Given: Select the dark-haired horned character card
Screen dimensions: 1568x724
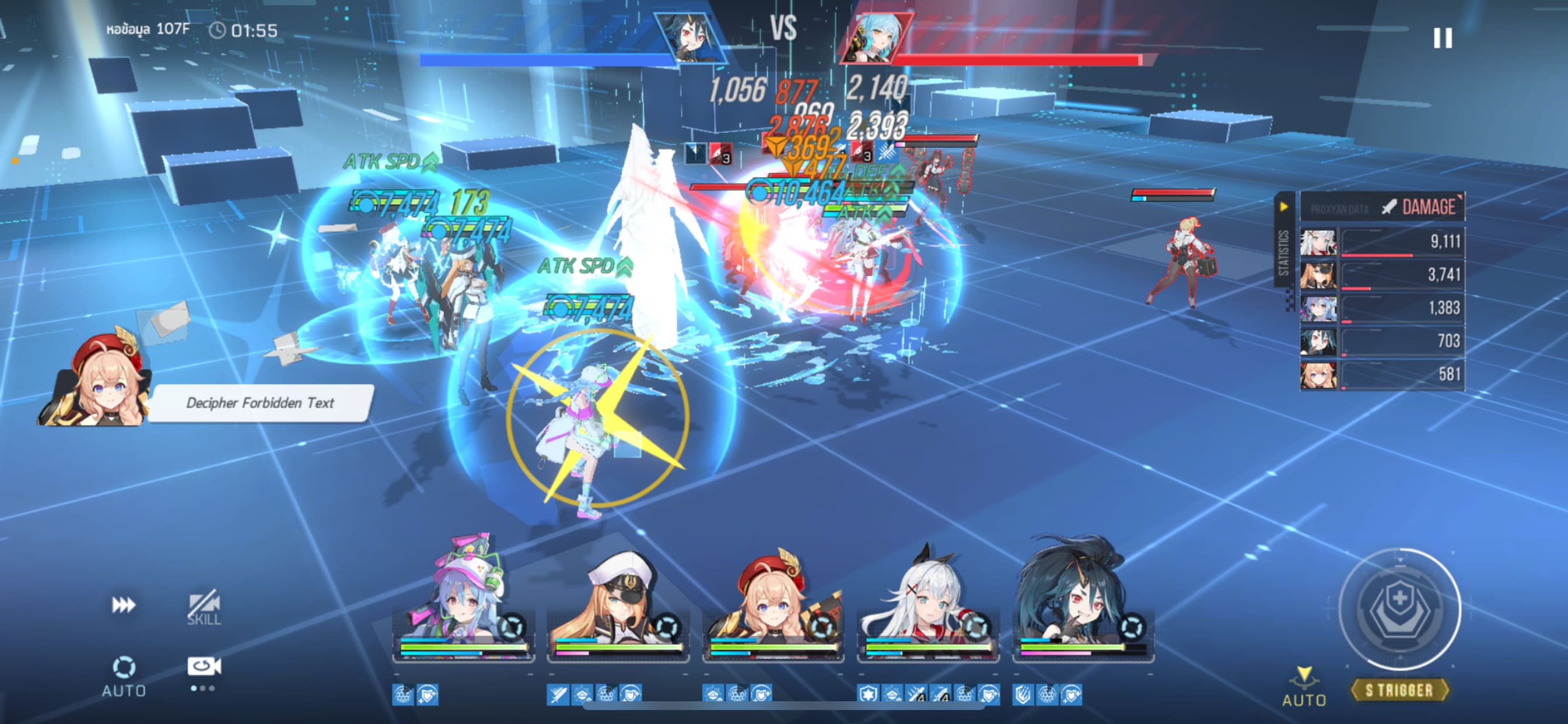Looking at the screenshot, I should coord(1082,600).
